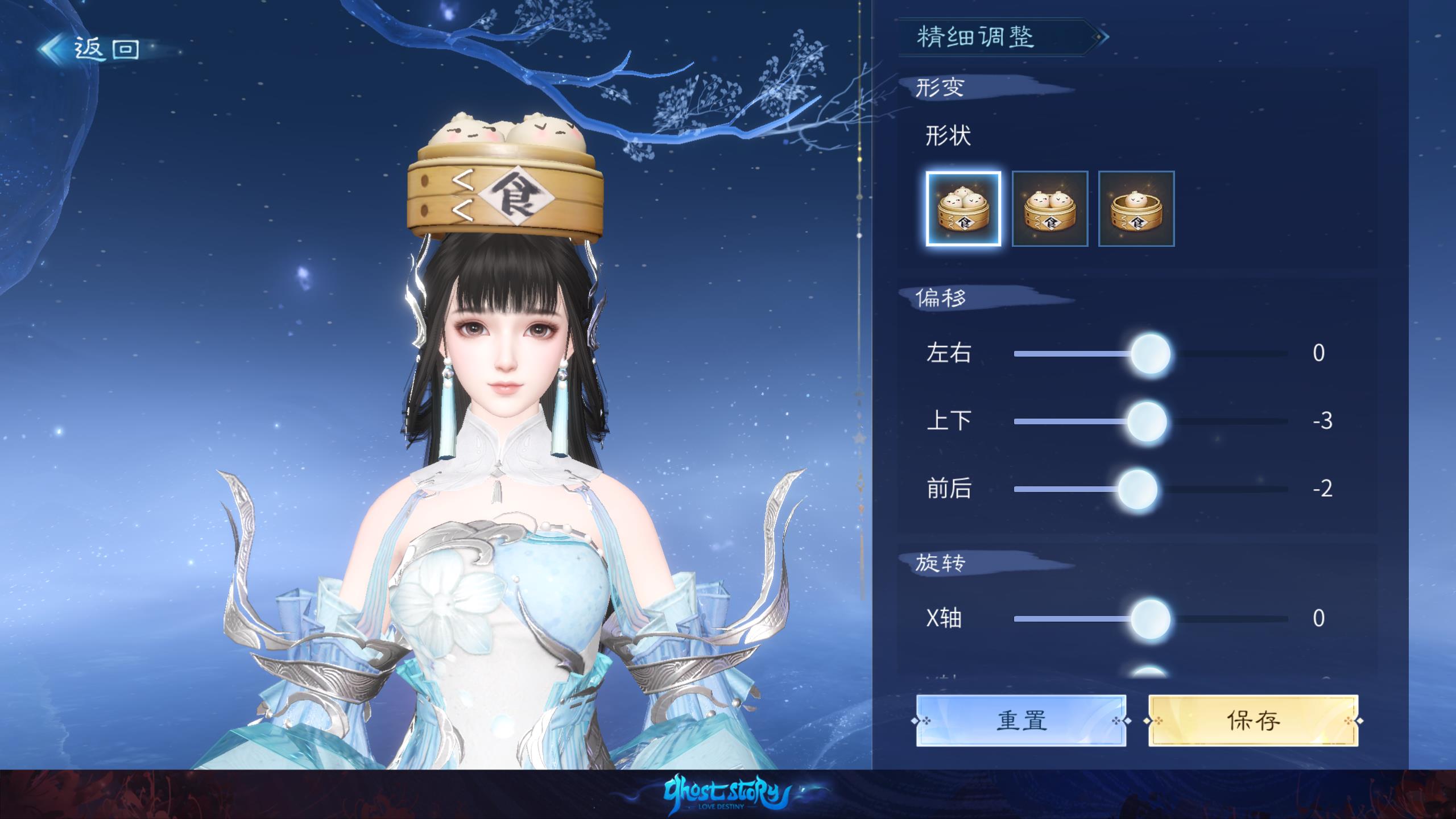Click the 左右 offset slider handle
Viewport: 1456px width, 819px height.
pyautogui.click(x=1150, y=354)
